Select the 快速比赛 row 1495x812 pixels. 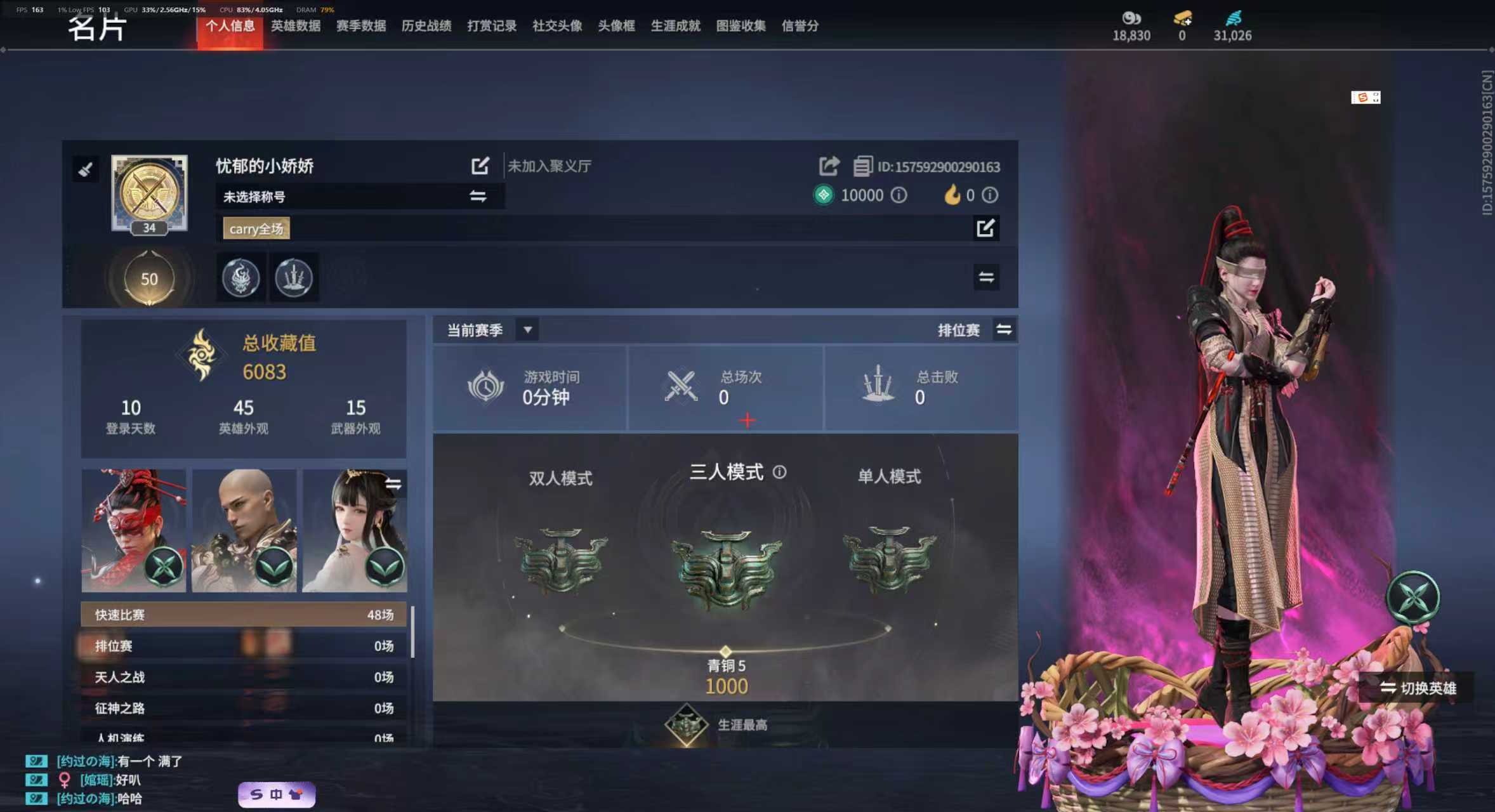244,615
